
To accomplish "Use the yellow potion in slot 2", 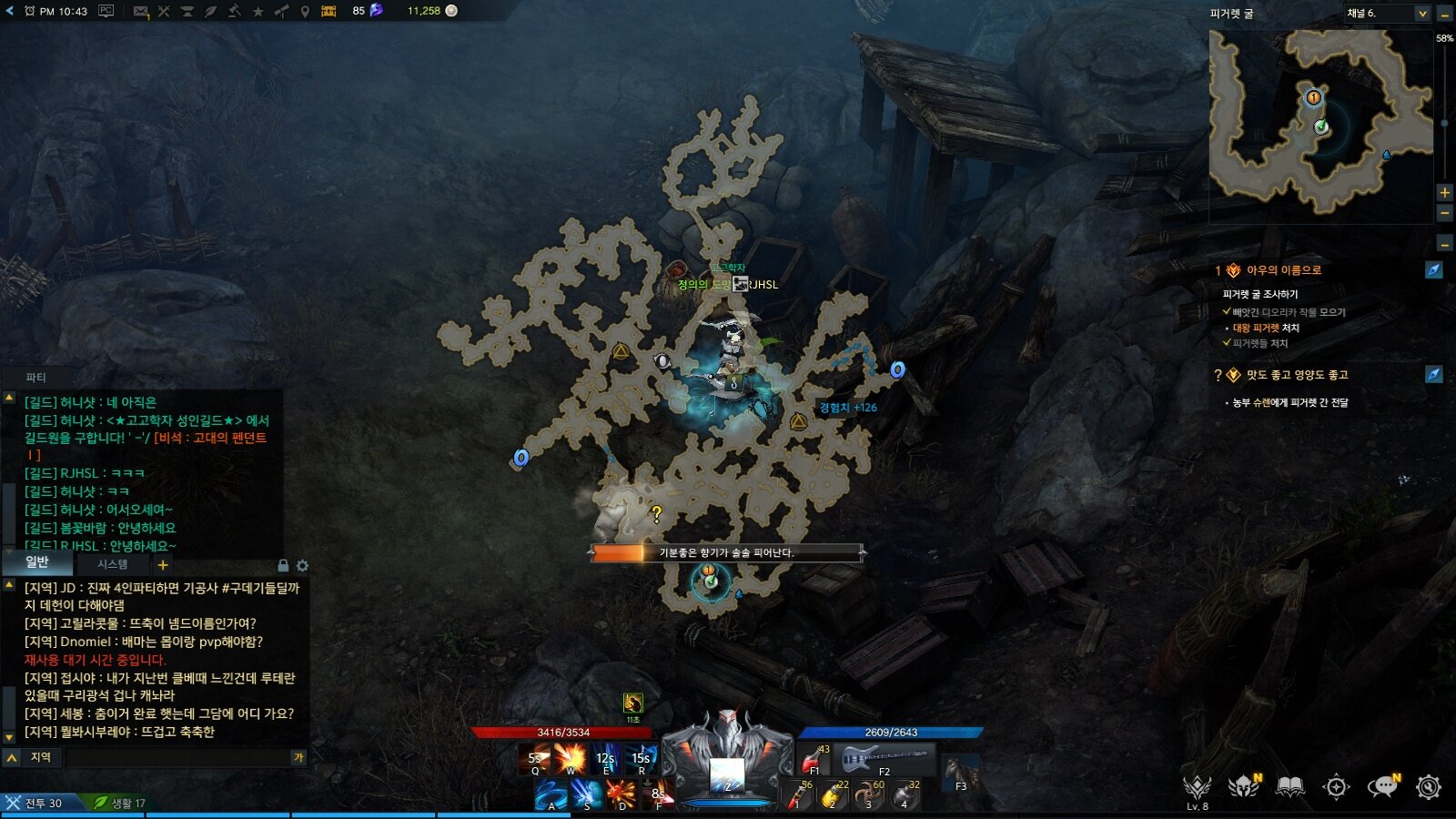I will (832, 795).
